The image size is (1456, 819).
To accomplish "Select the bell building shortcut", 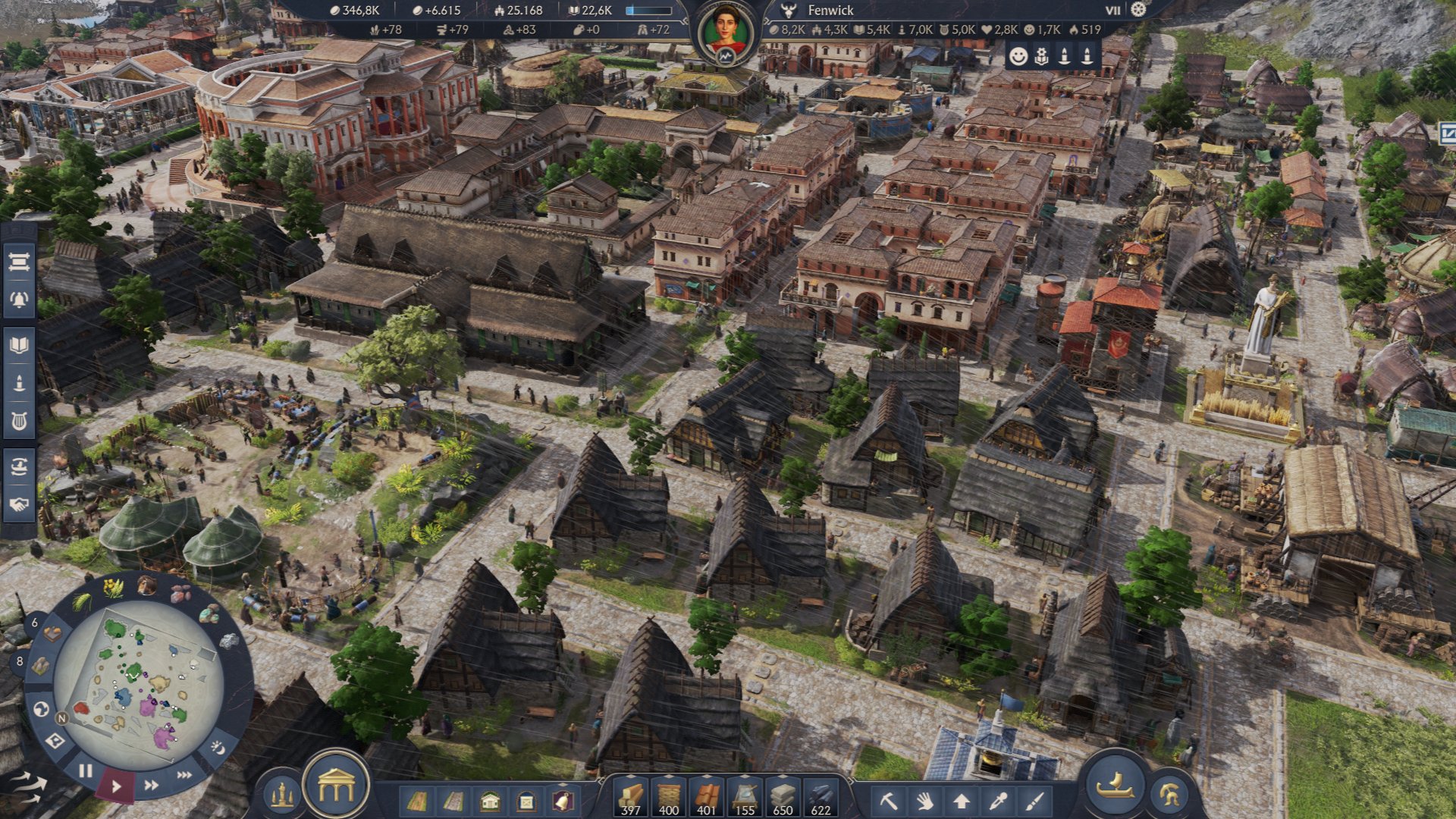I will tap(562, 800).
